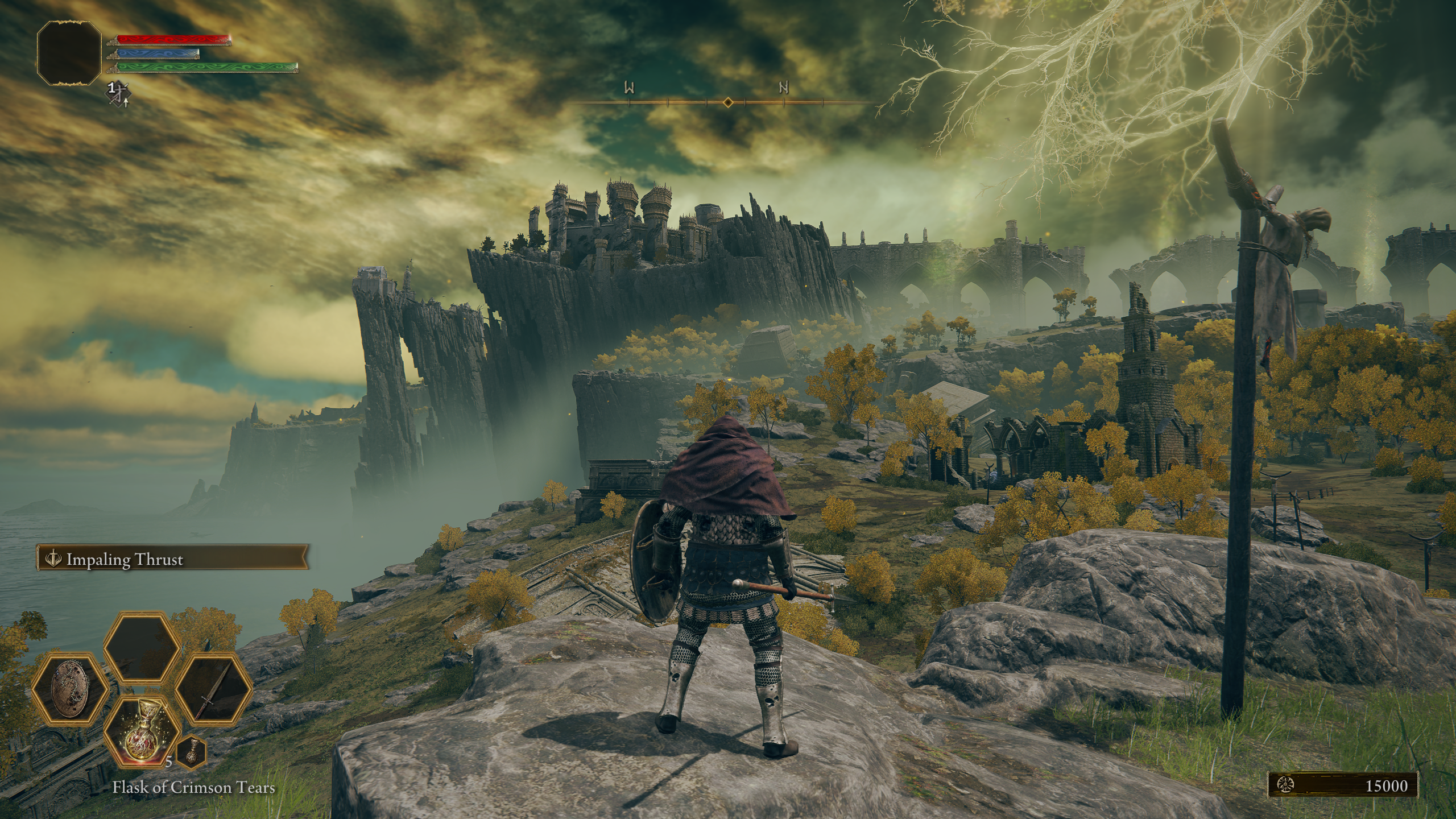Click the oval shield equipment slot

point(70,688)
